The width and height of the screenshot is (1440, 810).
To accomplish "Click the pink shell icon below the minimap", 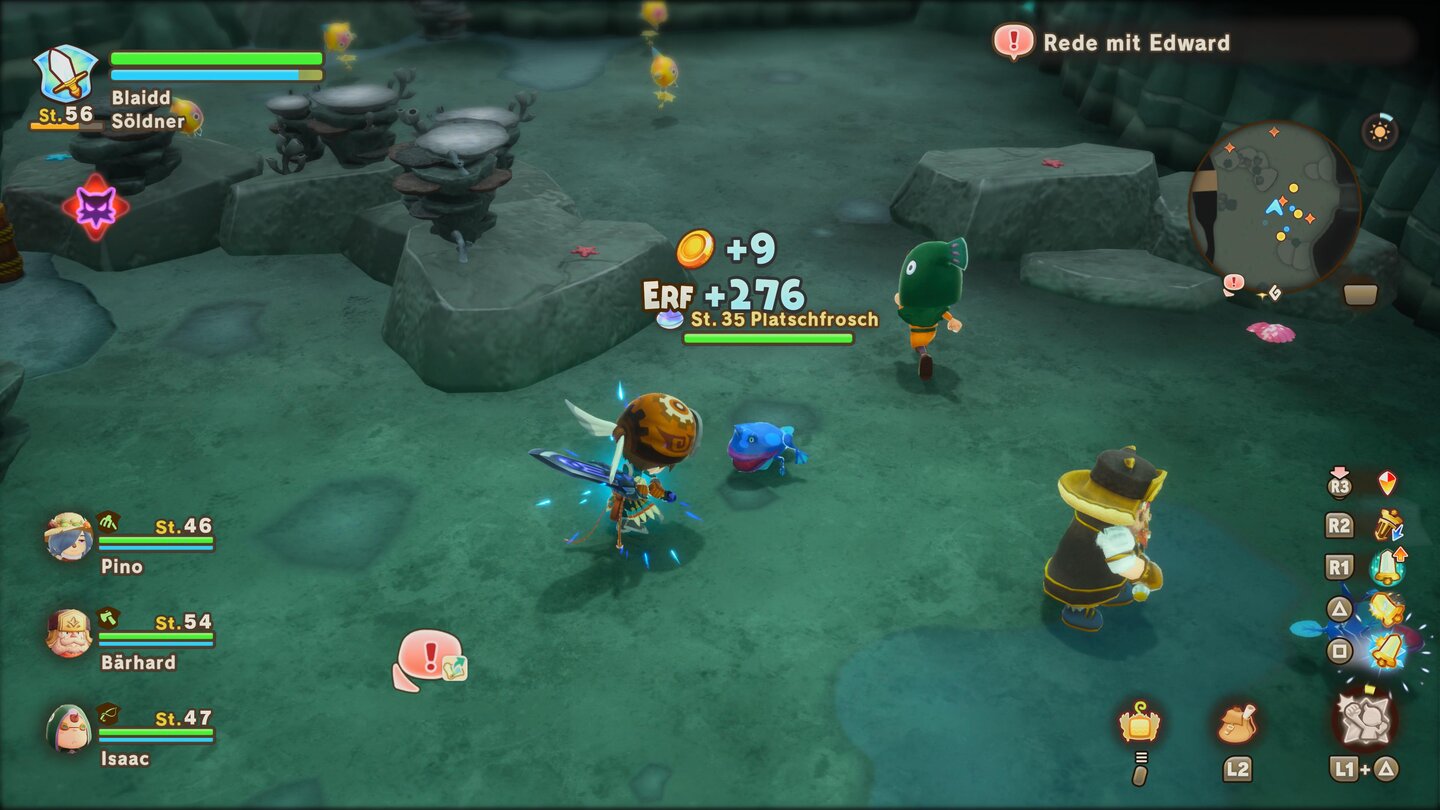I will pos(1273,334).
